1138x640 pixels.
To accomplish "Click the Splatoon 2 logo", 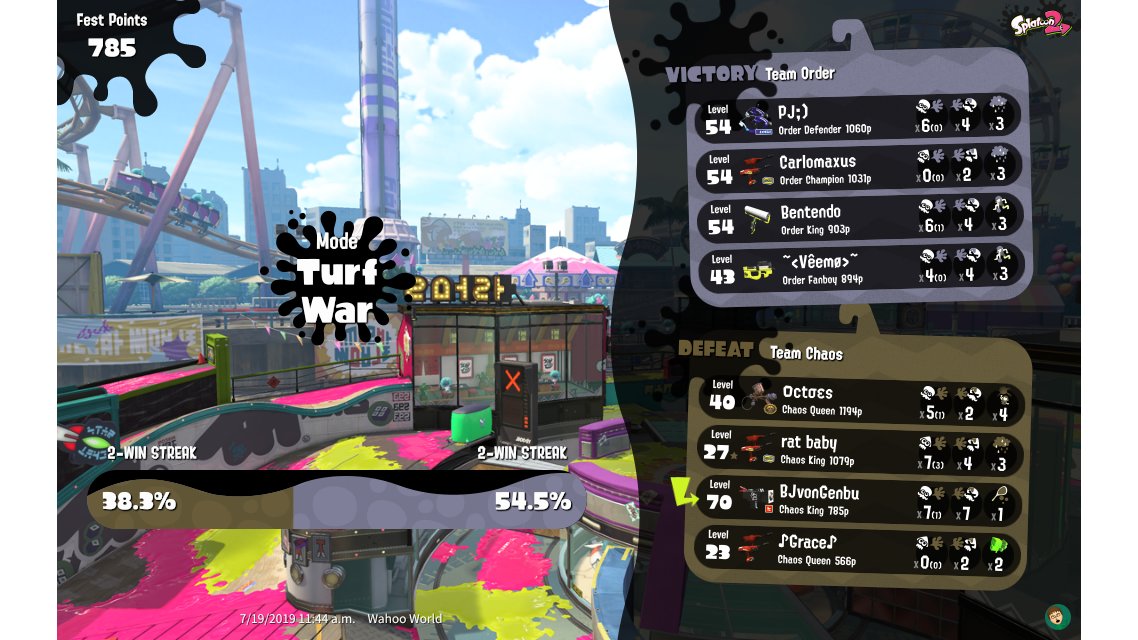I will point(1040,22).
